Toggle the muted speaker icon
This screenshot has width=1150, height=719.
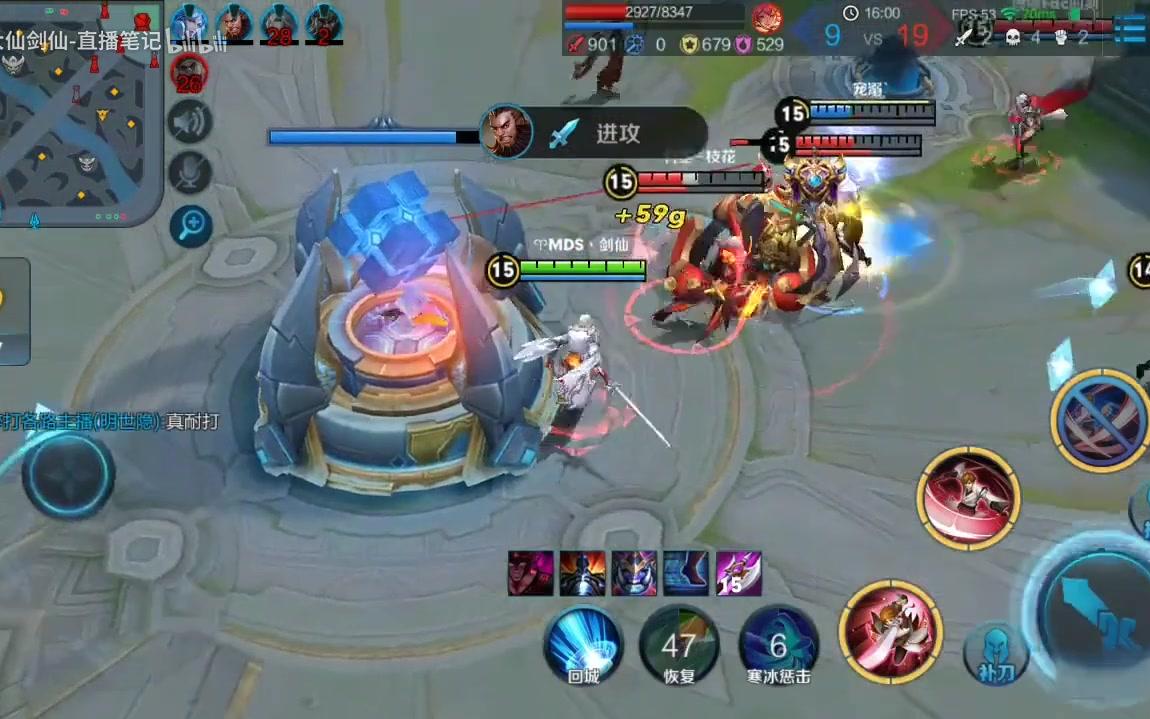pos(190,124)
